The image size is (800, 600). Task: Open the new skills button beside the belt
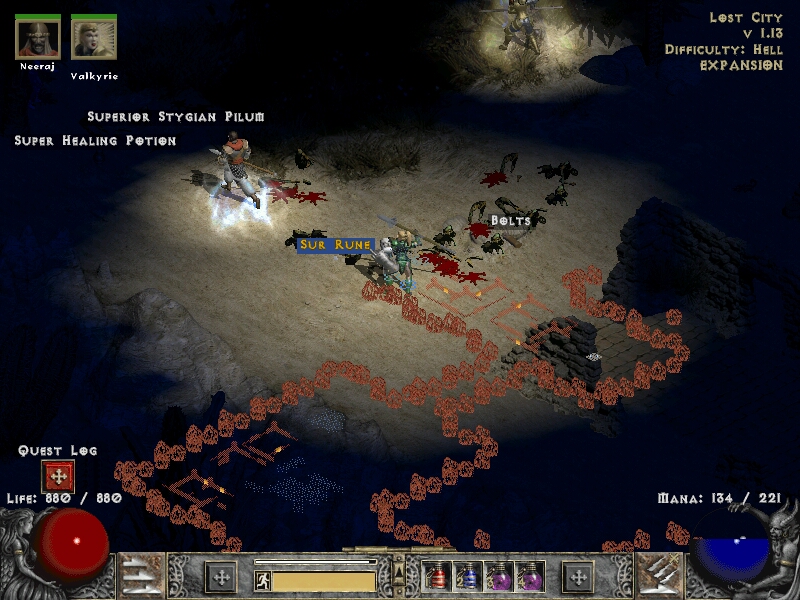point(577,577)
